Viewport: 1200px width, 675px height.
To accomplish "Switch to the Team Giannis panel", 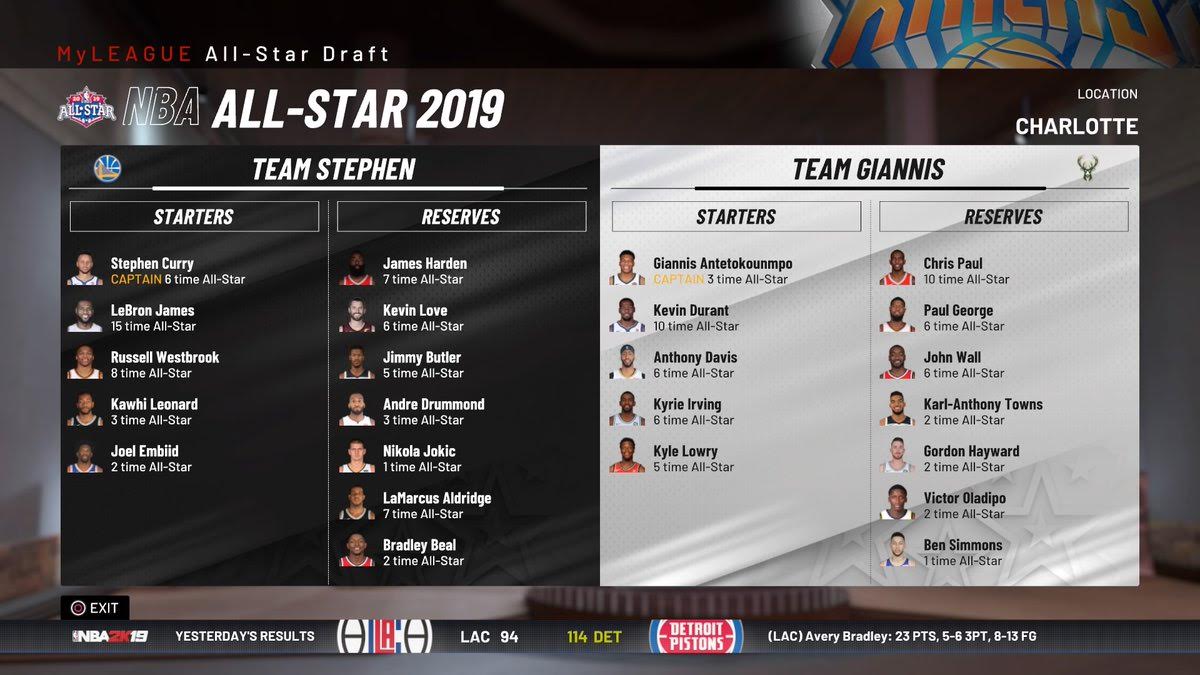I will pos(868,169).
